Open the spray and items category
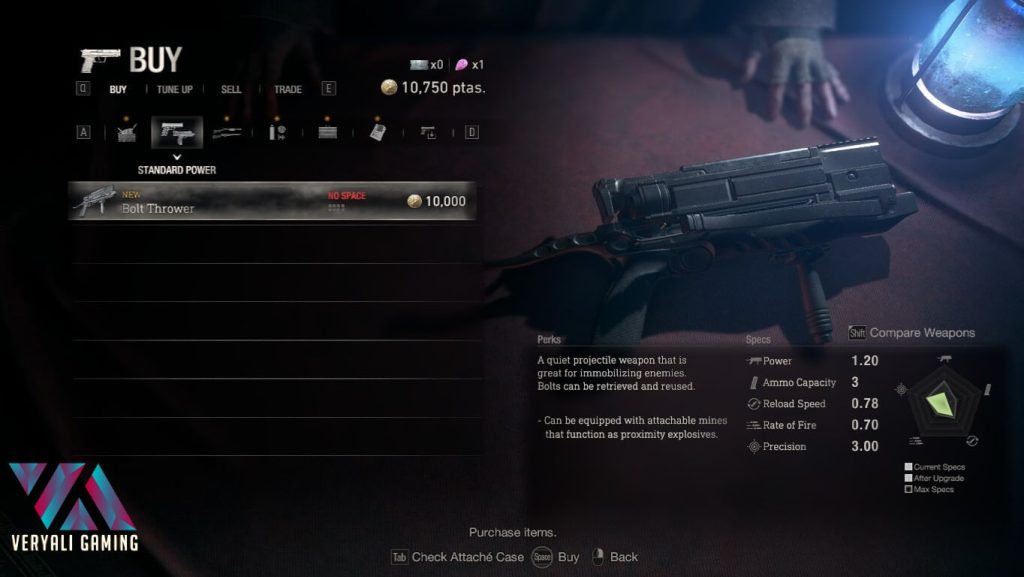 click(277, 132)
